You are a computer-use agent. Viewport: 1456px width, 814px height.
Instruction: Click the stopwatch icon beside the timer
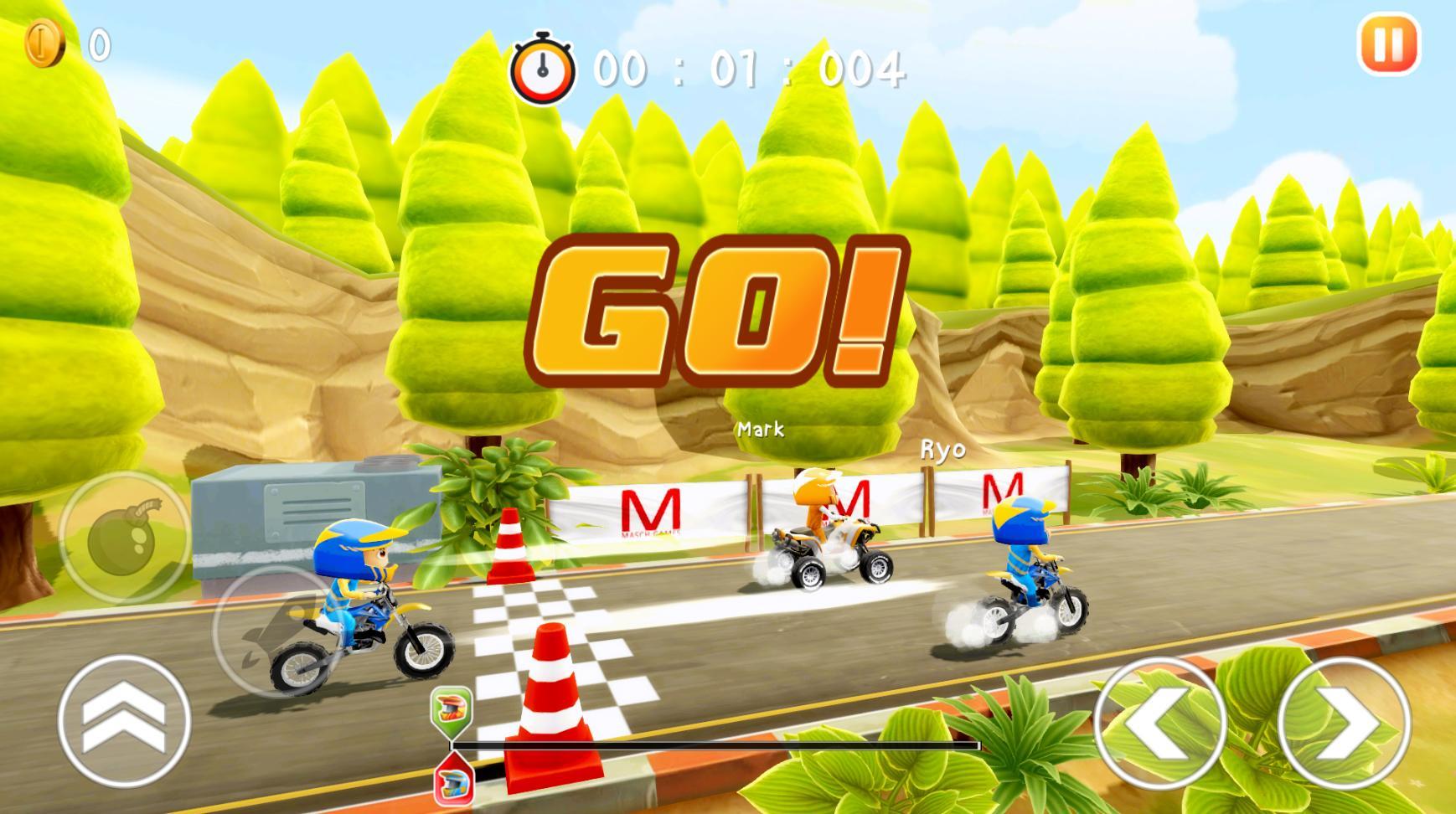(x=543, y=67)
